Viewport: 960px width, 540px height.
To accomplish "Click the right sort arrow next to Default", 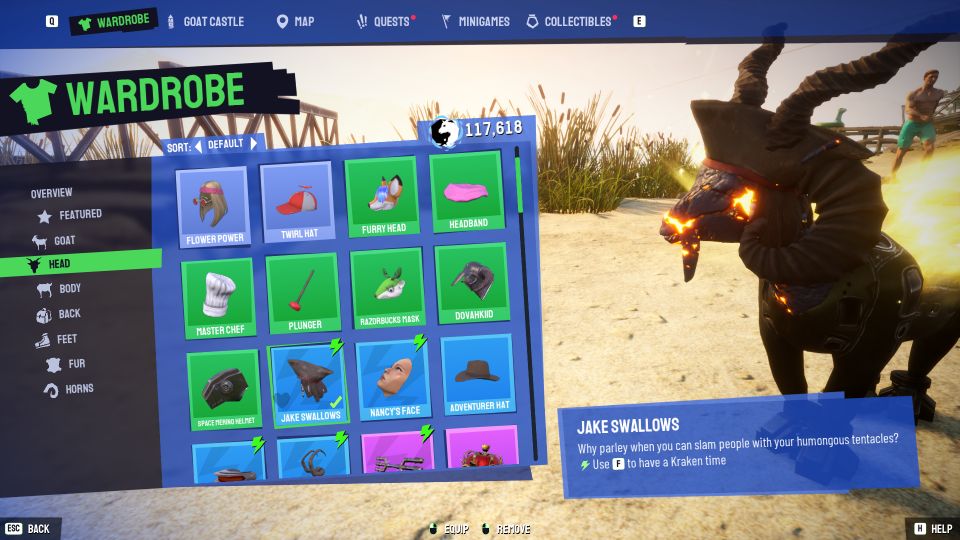I will [x=254, y=144].
